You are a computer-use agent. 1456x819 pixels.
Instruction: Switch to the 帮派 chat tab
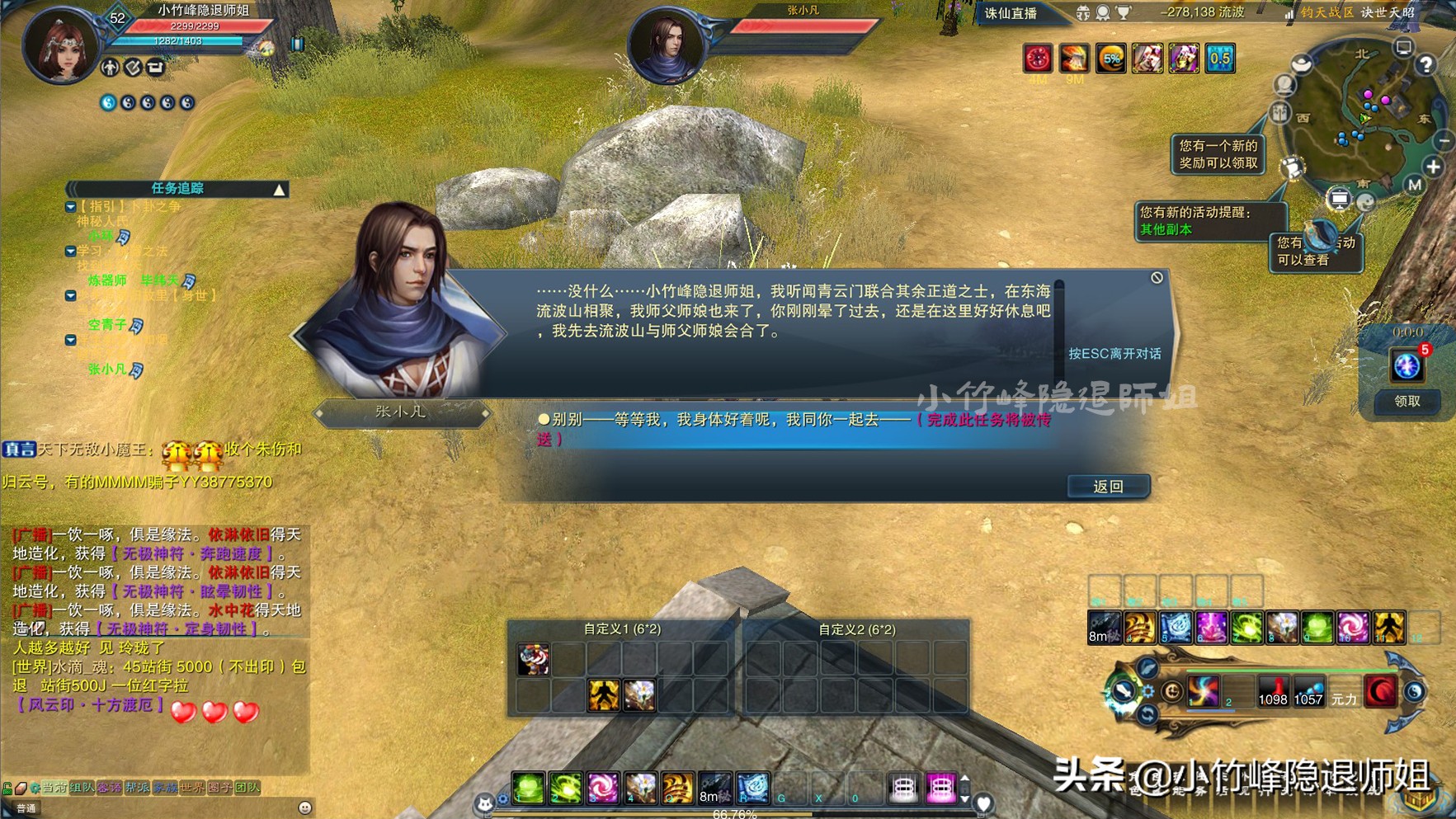[x=138, y=788]
